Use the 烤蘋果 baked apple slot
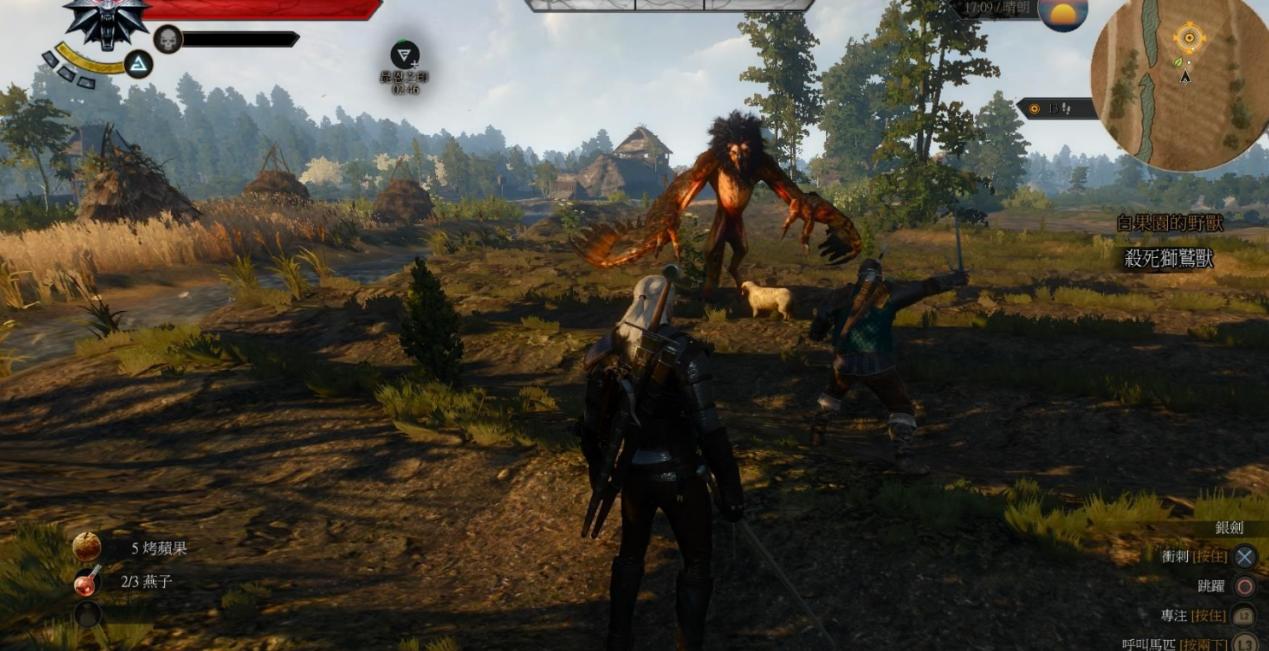The height and width of the screenshot is (651, 1269). pos(87,546)
